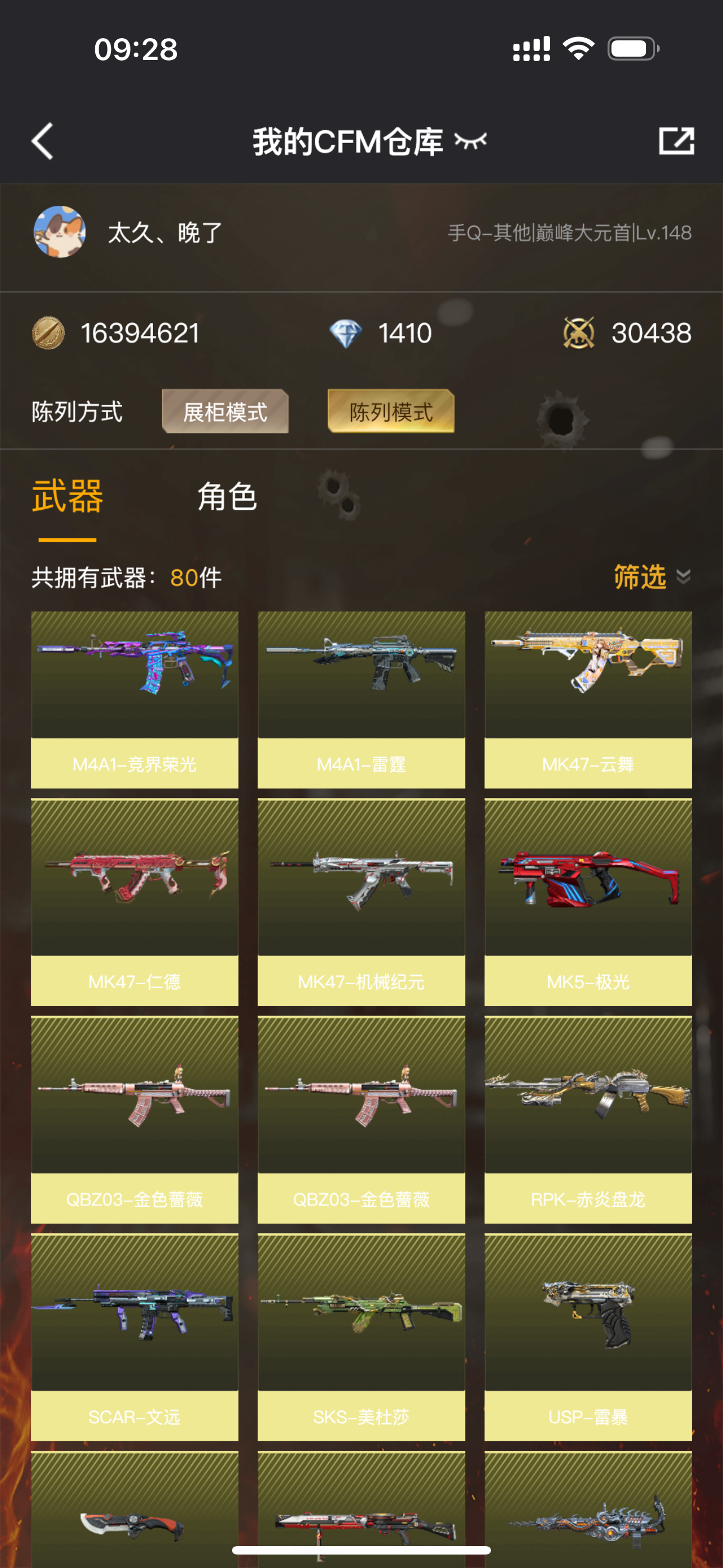723x1568 pixels.
Task: Tap the back arrow icon
Action: coord(41,140)
